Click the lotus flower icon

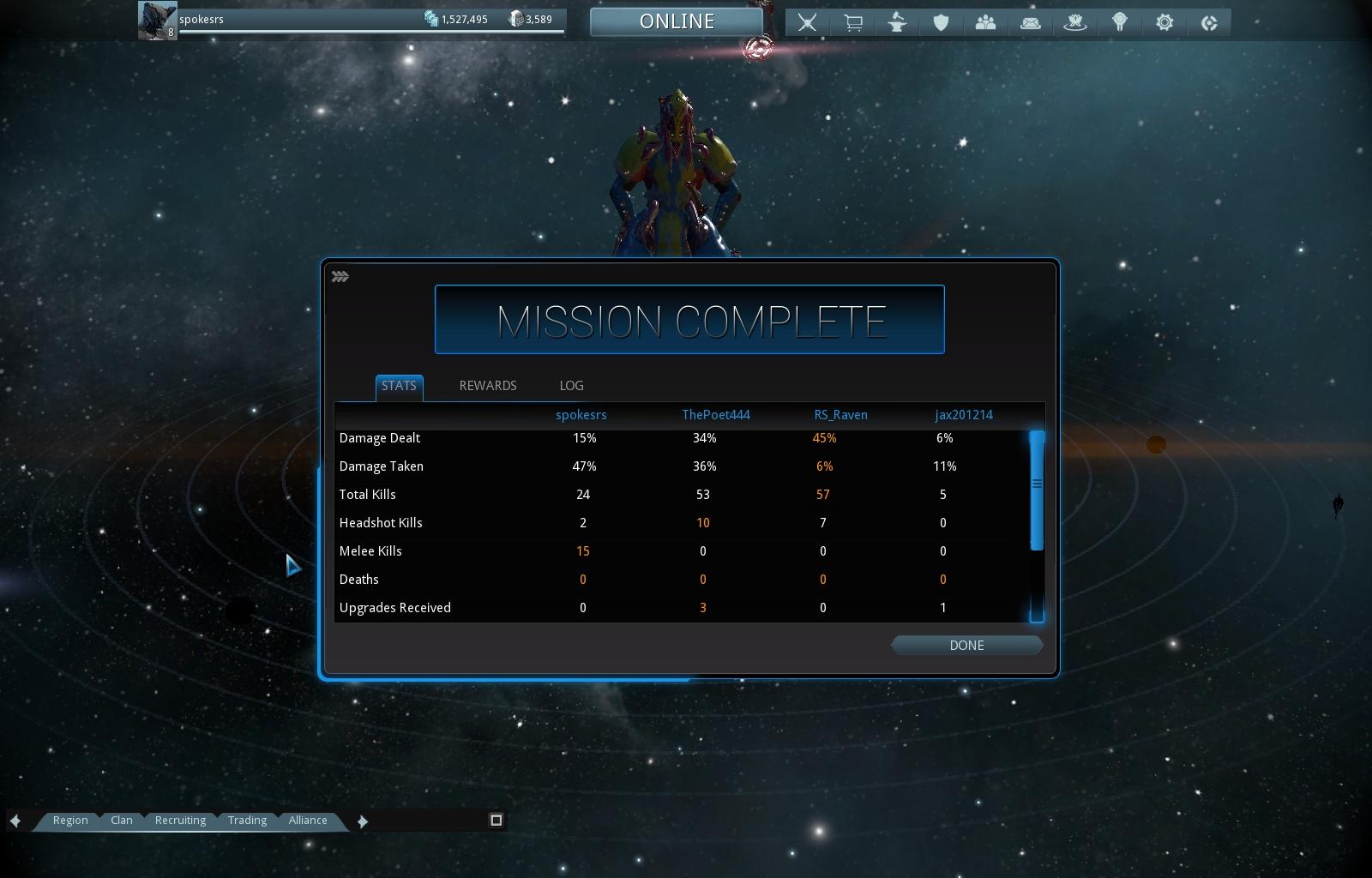point(1075,22)
